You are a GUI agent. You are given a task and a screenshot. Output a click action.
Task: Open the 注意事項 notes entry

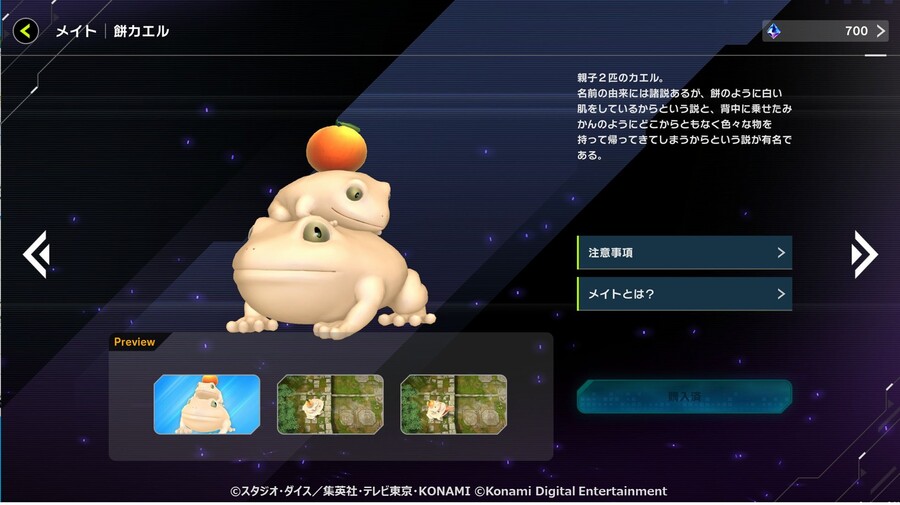[684, 253]
